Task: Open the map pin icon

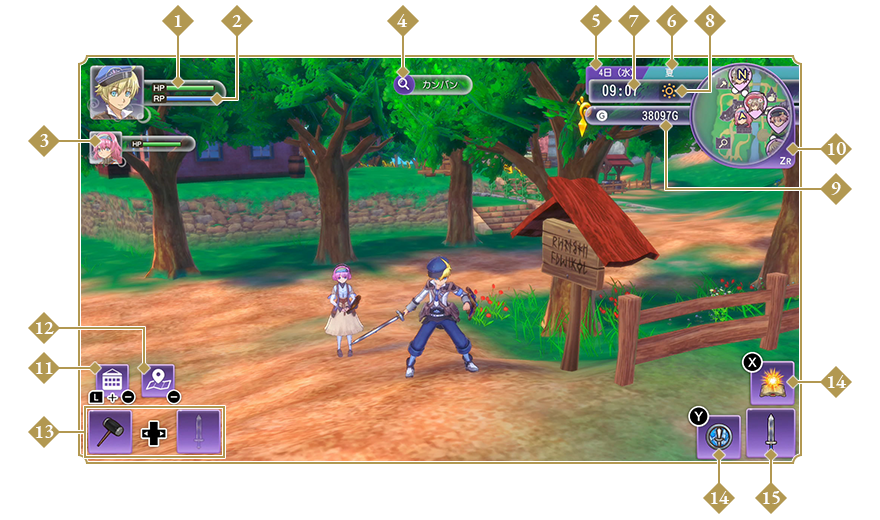Action: pos(157,379)
